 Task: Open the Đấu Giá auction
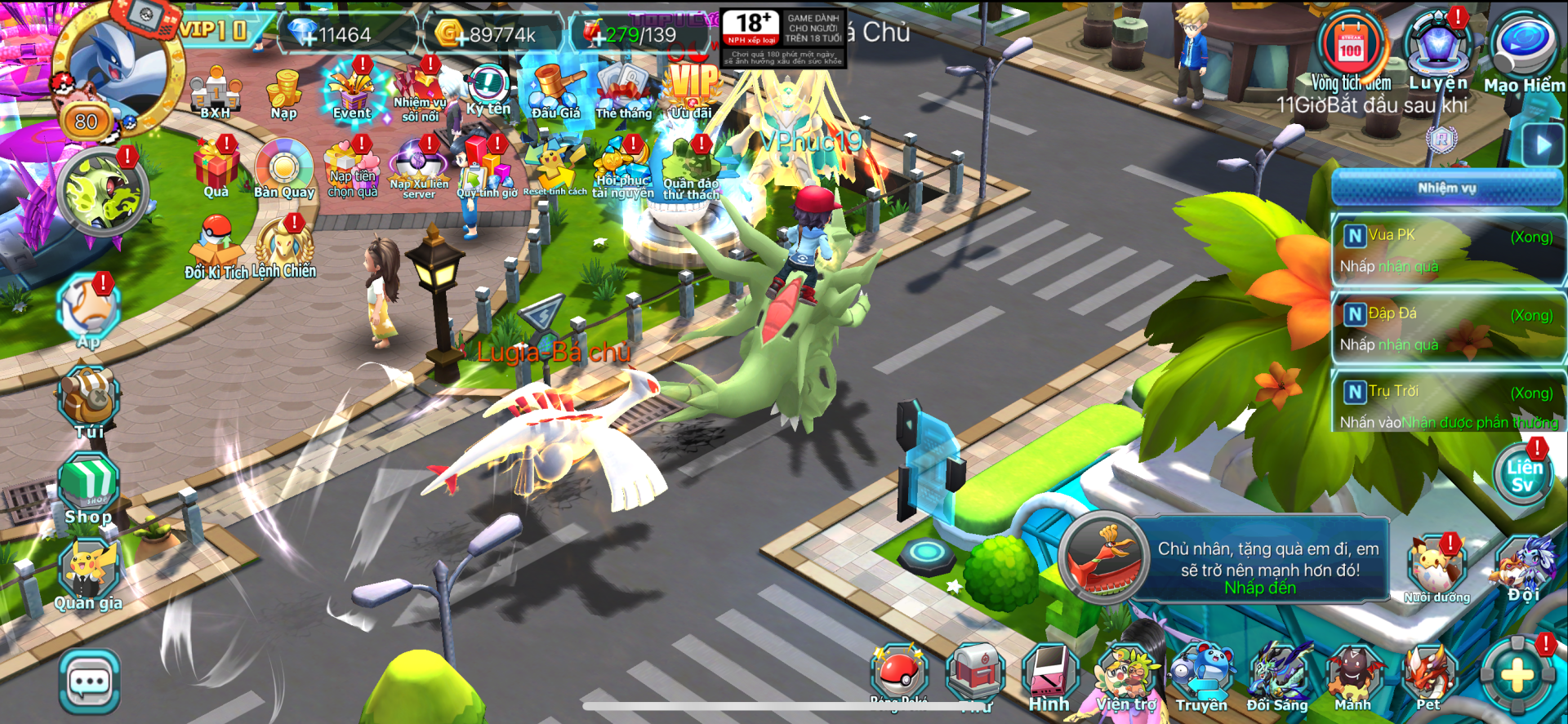[556, 91]
